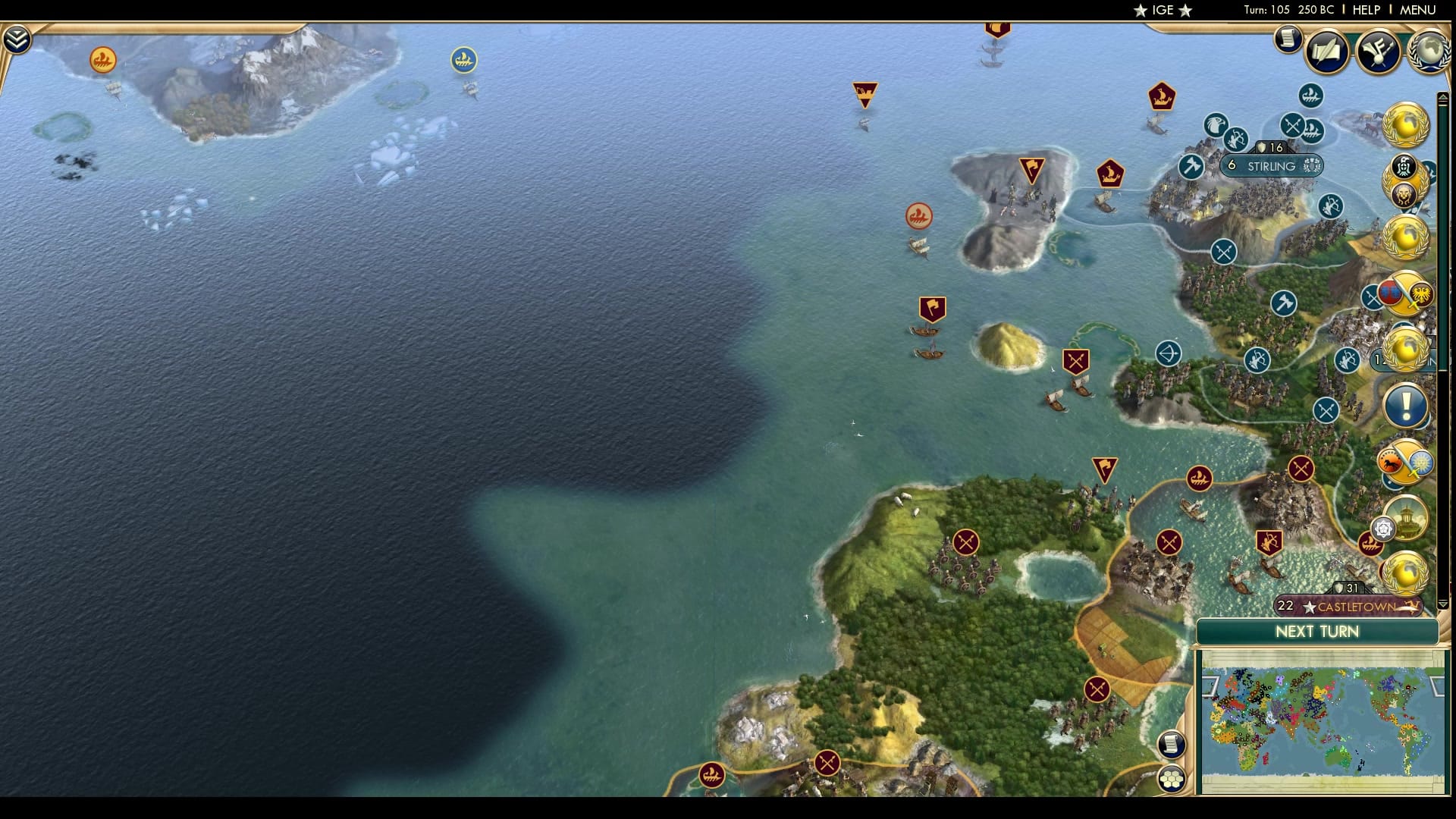Click the scroll icon beside the minimap
The height and width of the screenshot is (819, 1456).
click(x=1173, y=745)
